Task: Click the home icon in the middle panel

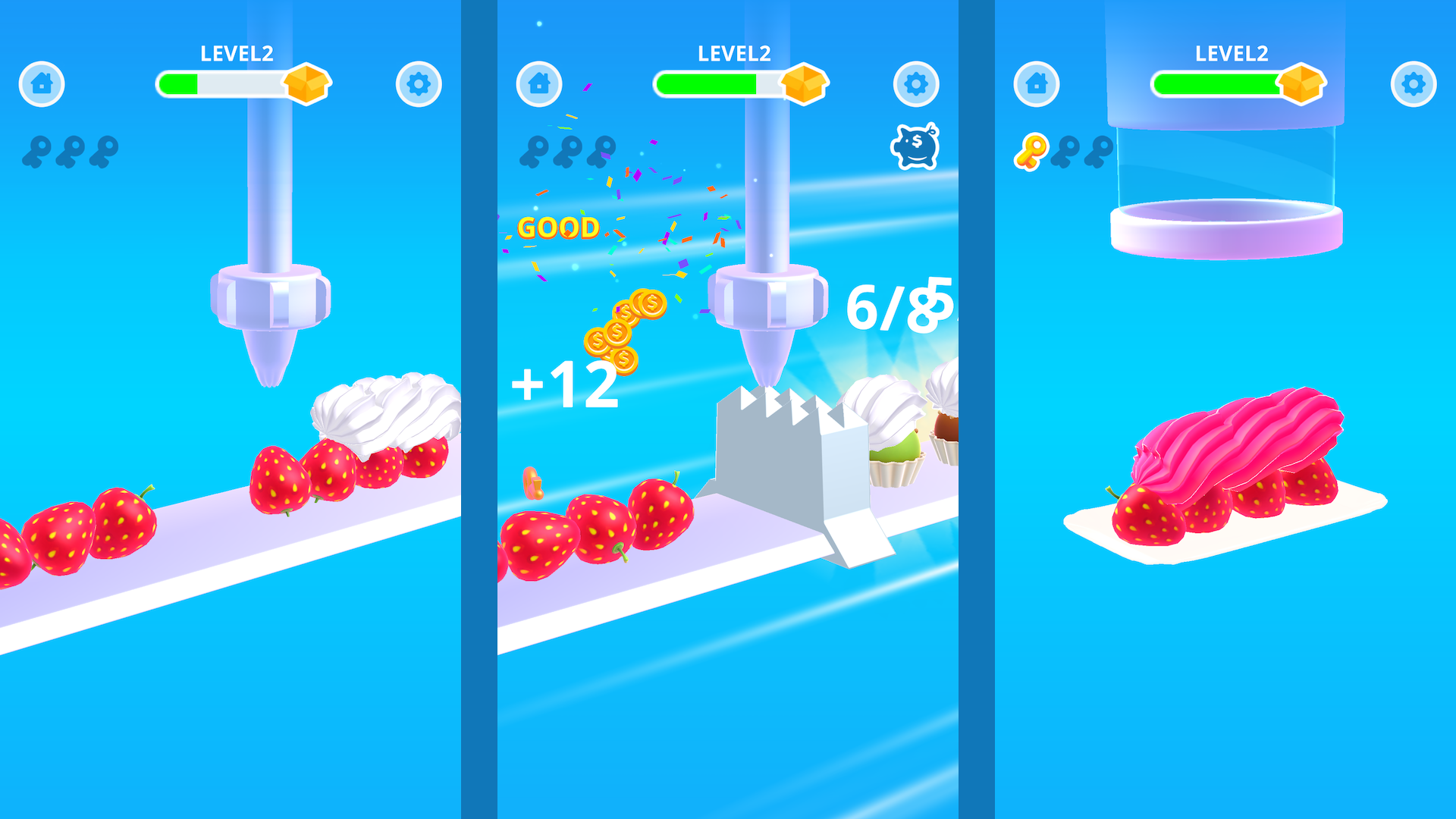Action: 539,84
